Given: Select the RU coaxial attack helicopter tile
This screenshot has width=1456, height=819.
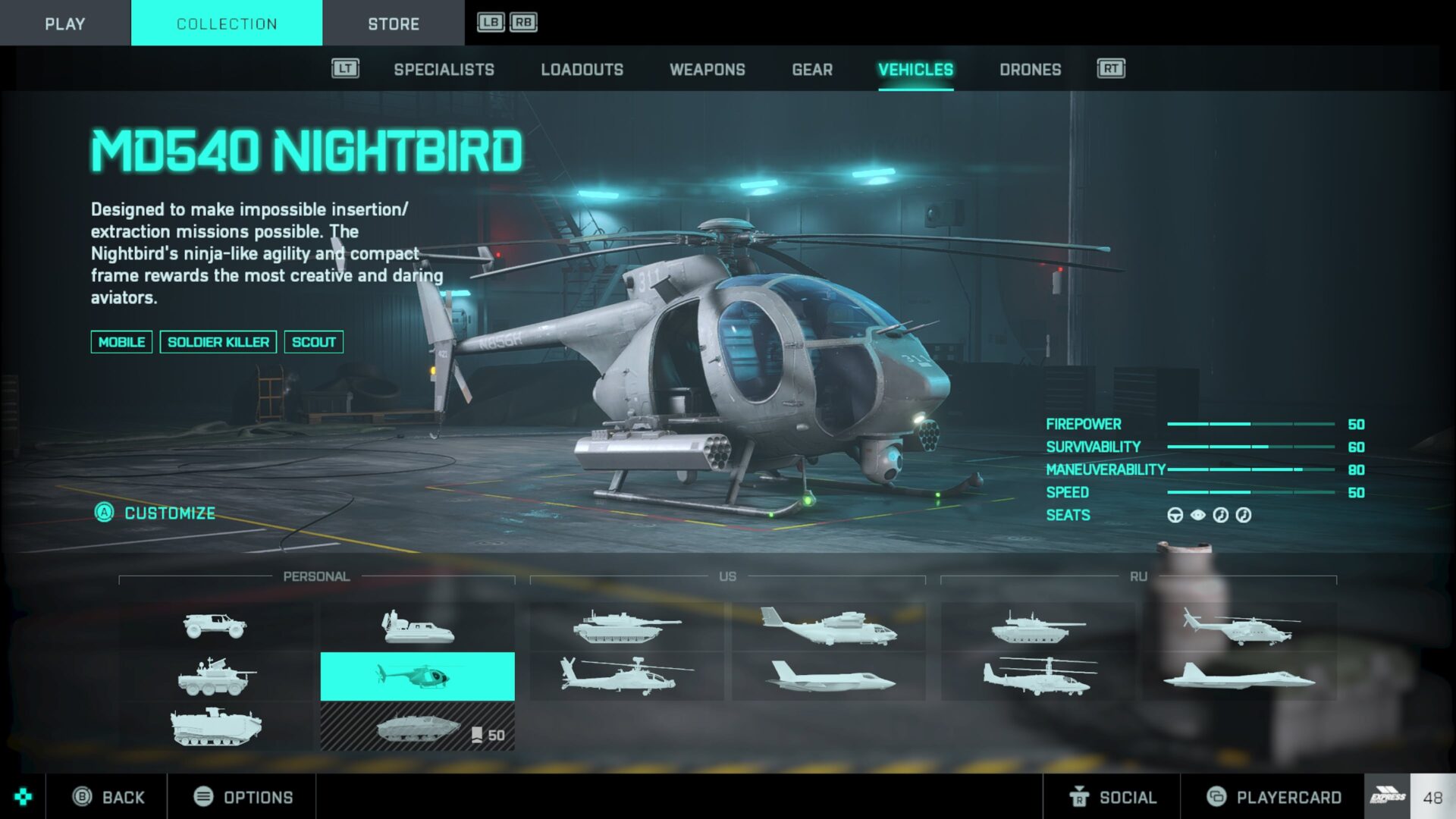Looking at the screenshot, I should (1038, 676).
